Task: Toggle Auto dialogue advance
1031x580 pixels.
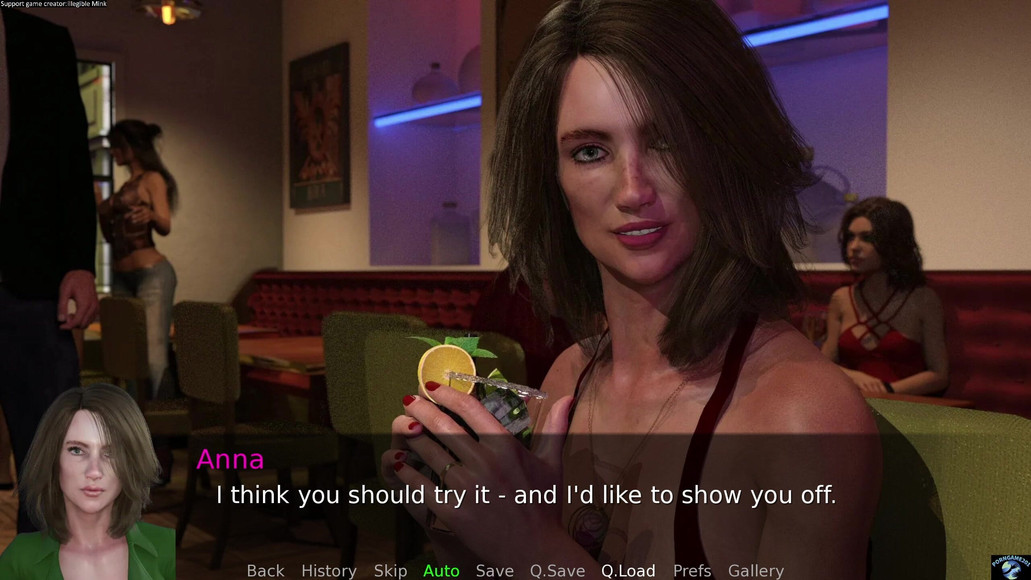Action: tap(441, 570)
